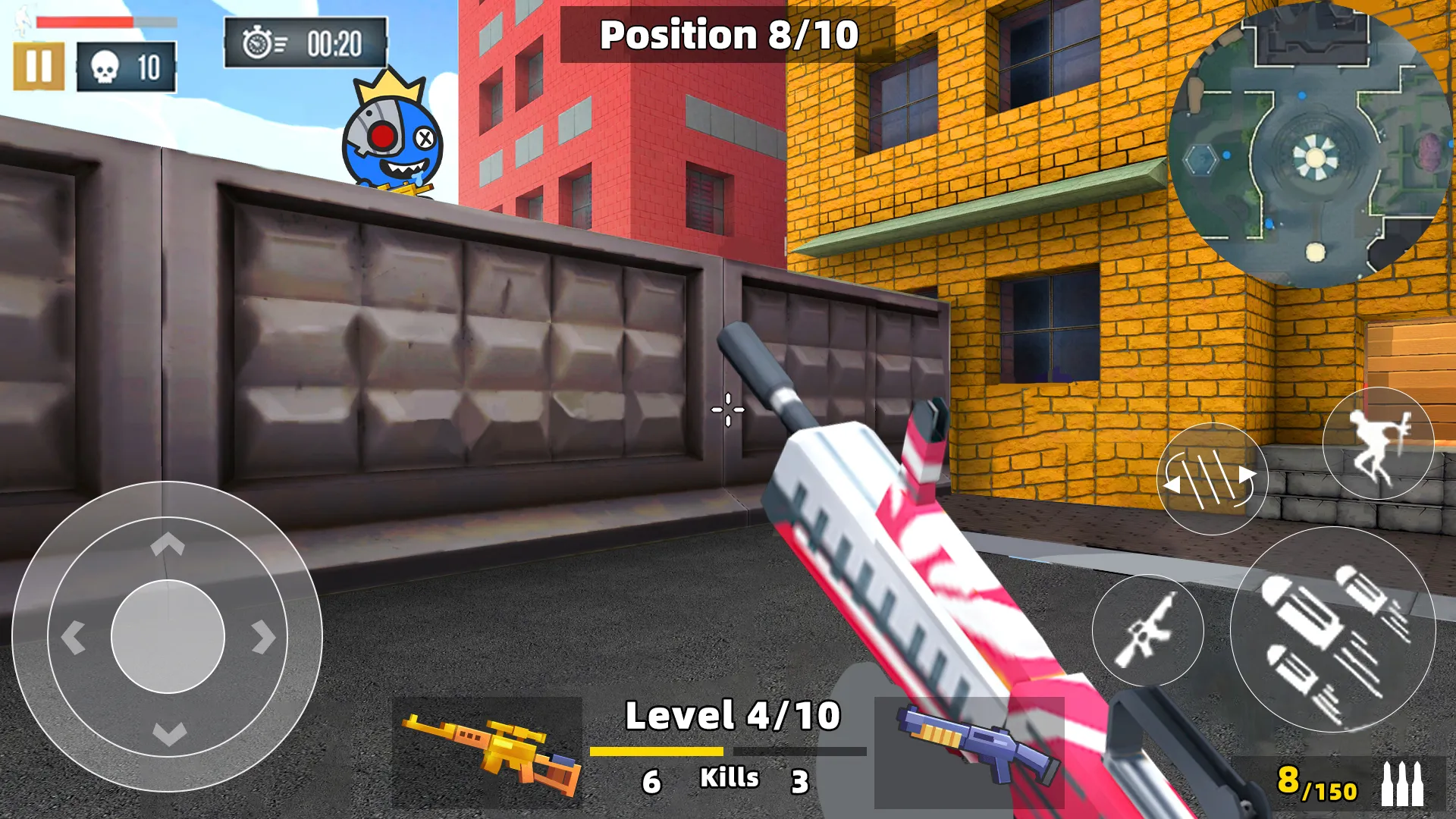Tap the crosshair at screen center

pyautogui.click(x=726, y=409)
